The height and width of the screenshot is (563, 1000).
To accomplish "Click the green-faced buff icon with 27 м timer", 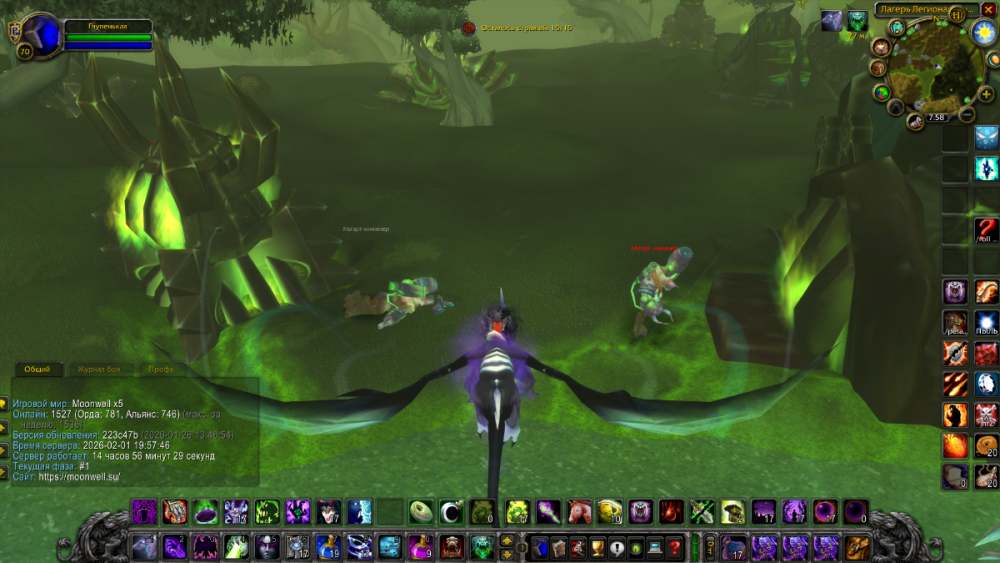I will tap(857, 21).
